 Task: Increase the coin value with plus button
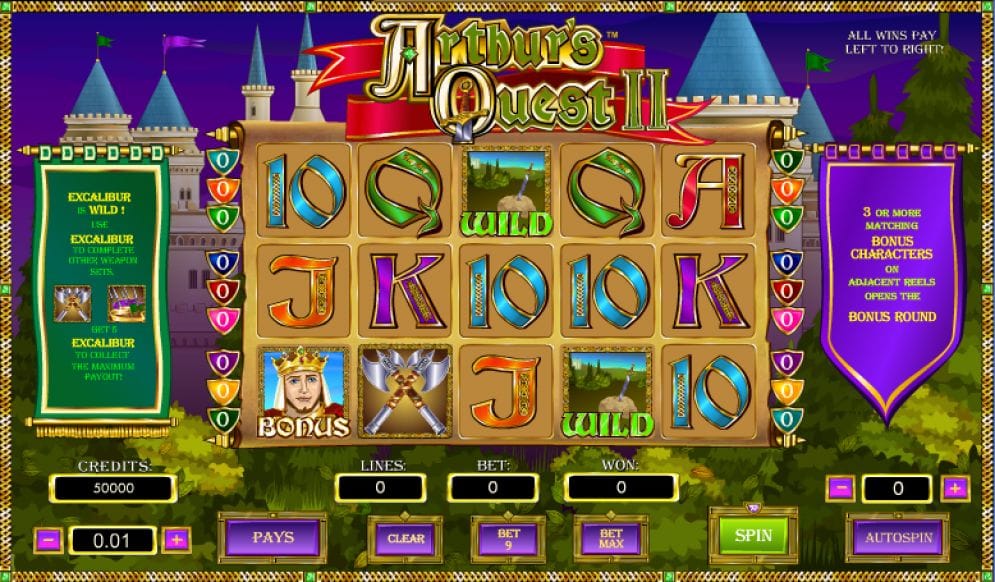[177, 540]
